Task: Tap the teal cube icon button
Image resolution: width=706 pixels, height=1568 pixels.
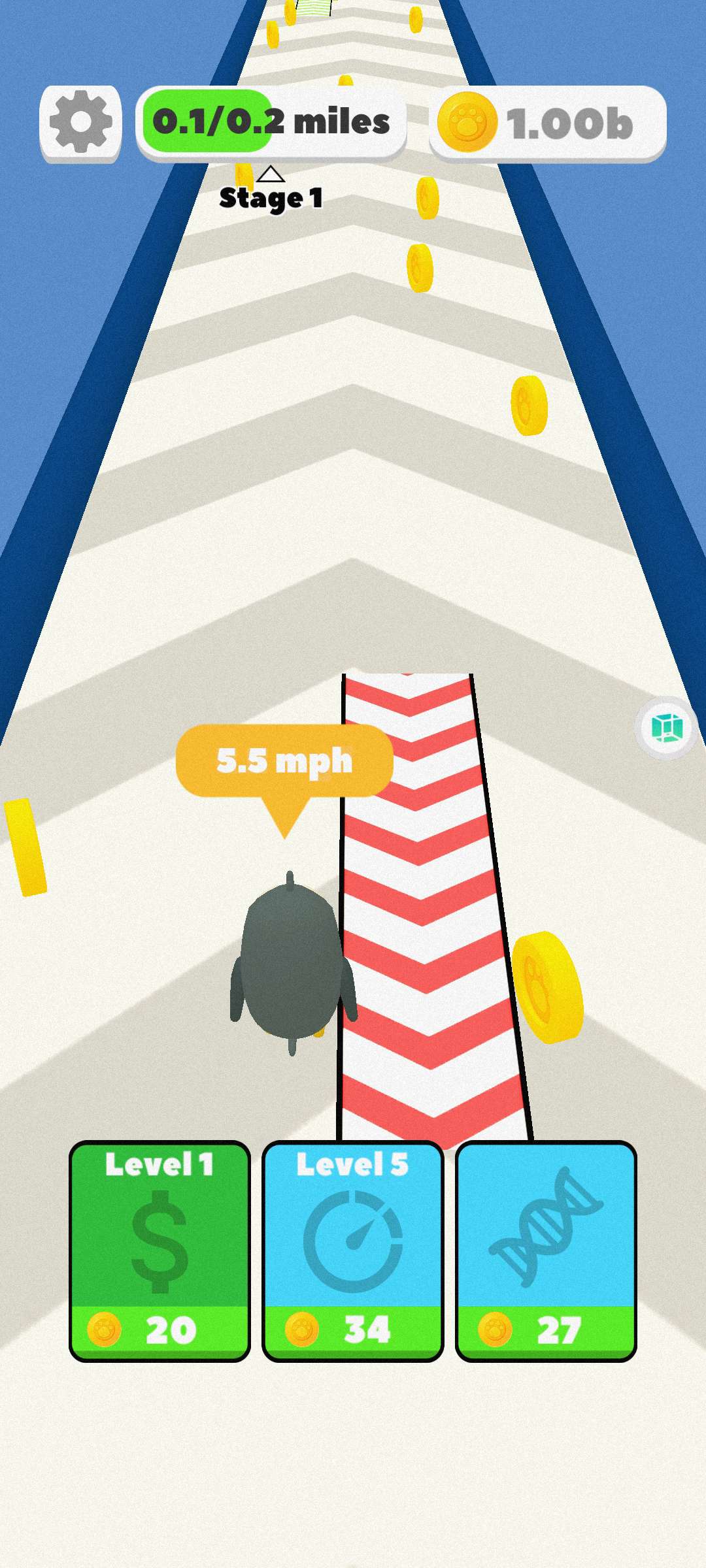Action: (x=667, y=728)
